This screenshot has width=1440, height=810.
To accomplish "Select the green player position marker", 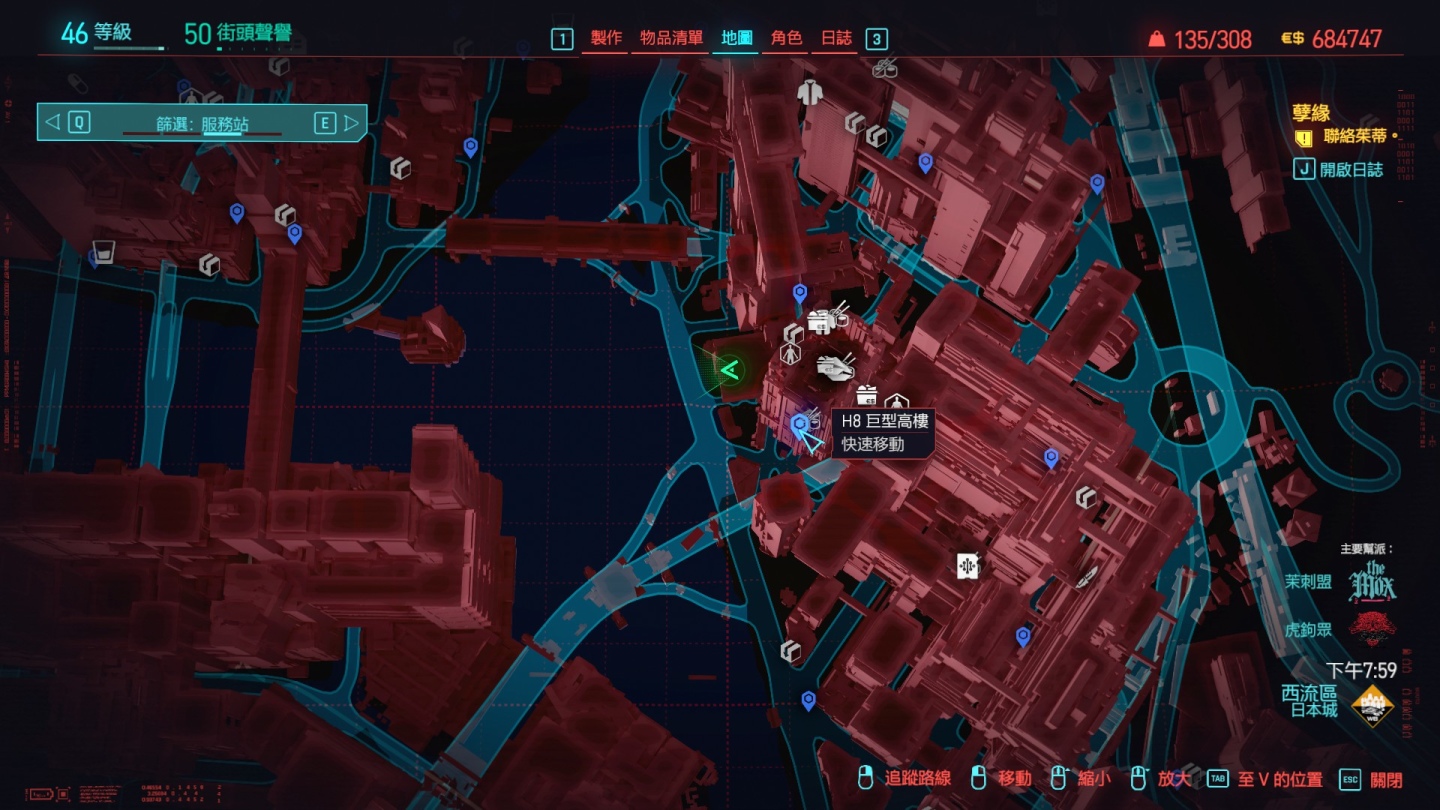I will tap(730, 372).
